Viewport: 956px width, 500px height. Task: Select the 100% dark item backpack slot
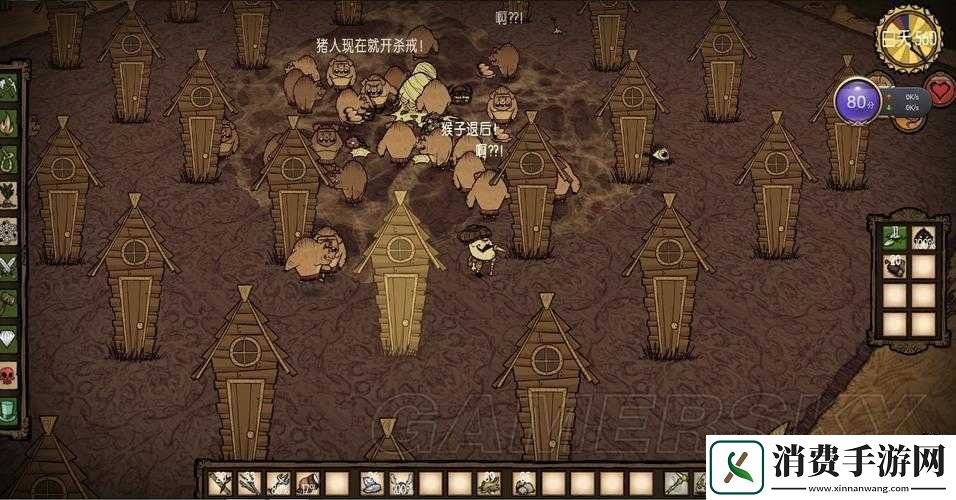pyautogui.click(x=924, y=238)
